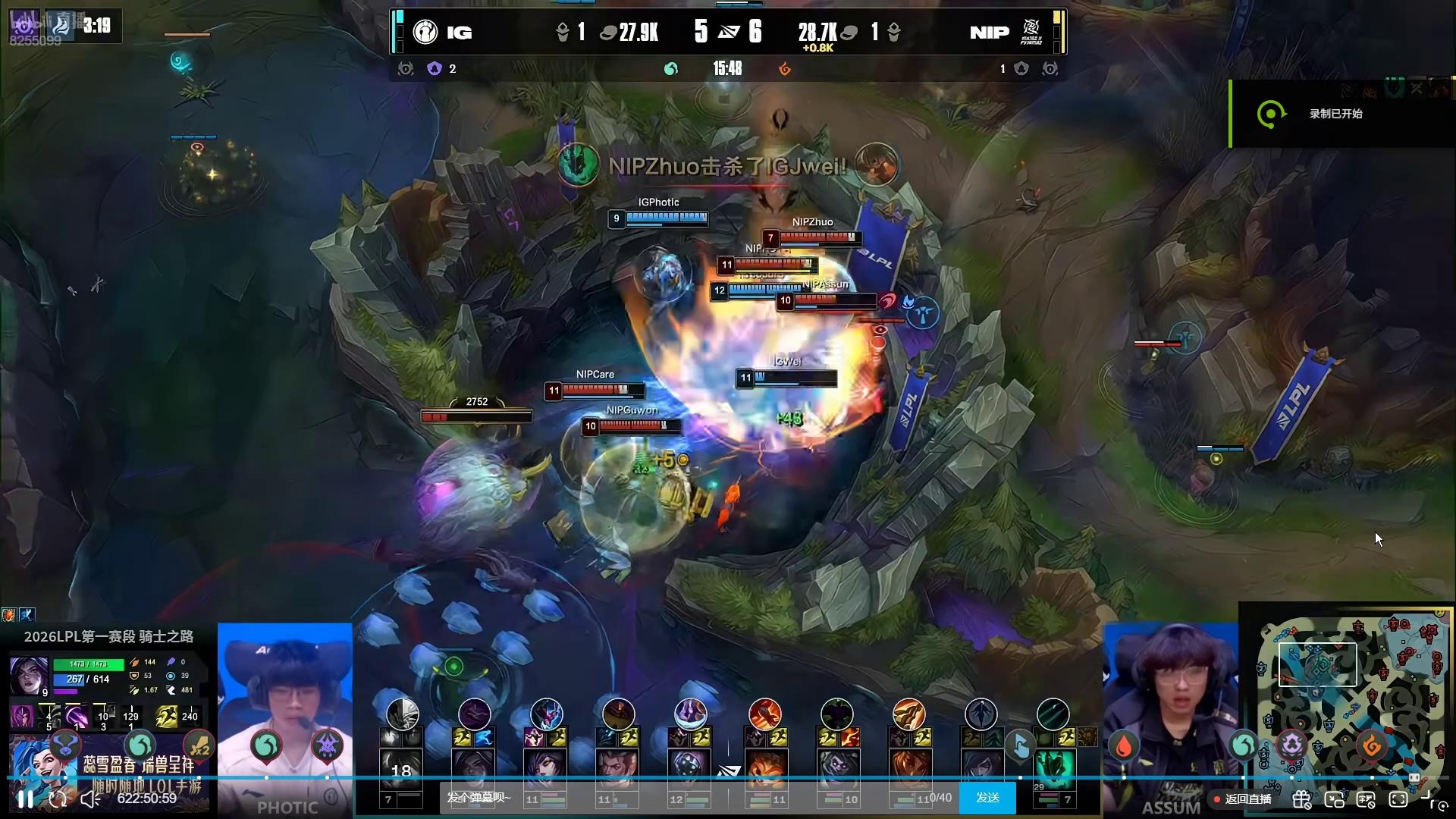
Task: Send the comment with the blue 发送 button
Action: [x=987, y=798]
